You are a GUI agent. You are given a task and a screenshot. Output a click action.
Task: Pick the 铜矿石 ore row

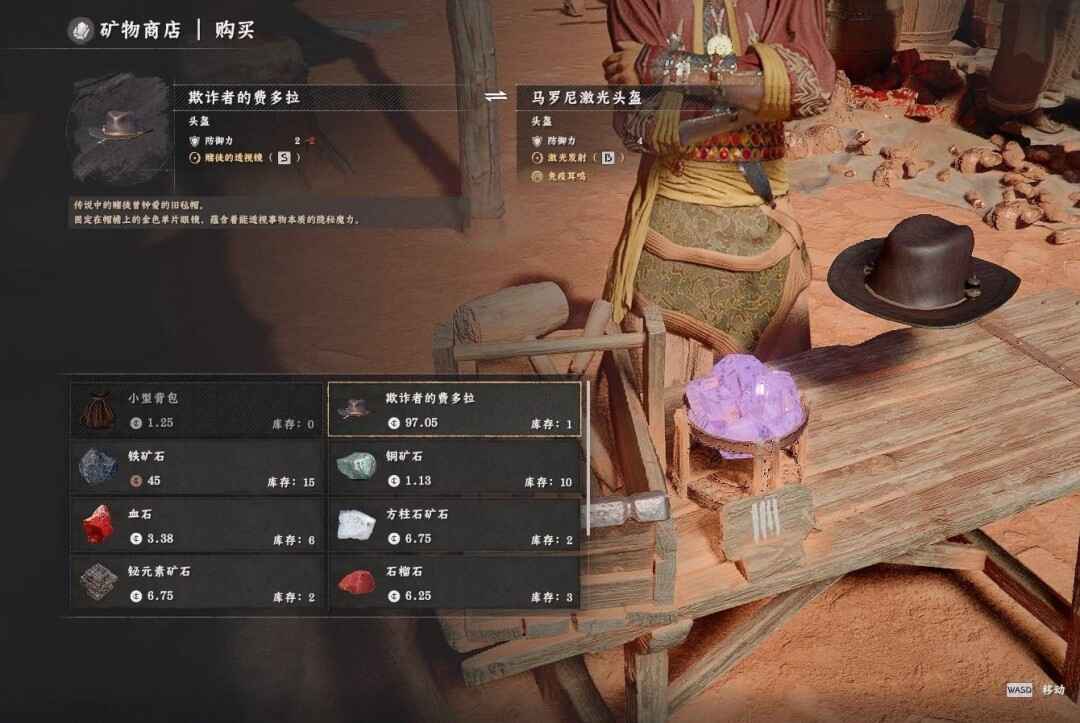[455, 467]
